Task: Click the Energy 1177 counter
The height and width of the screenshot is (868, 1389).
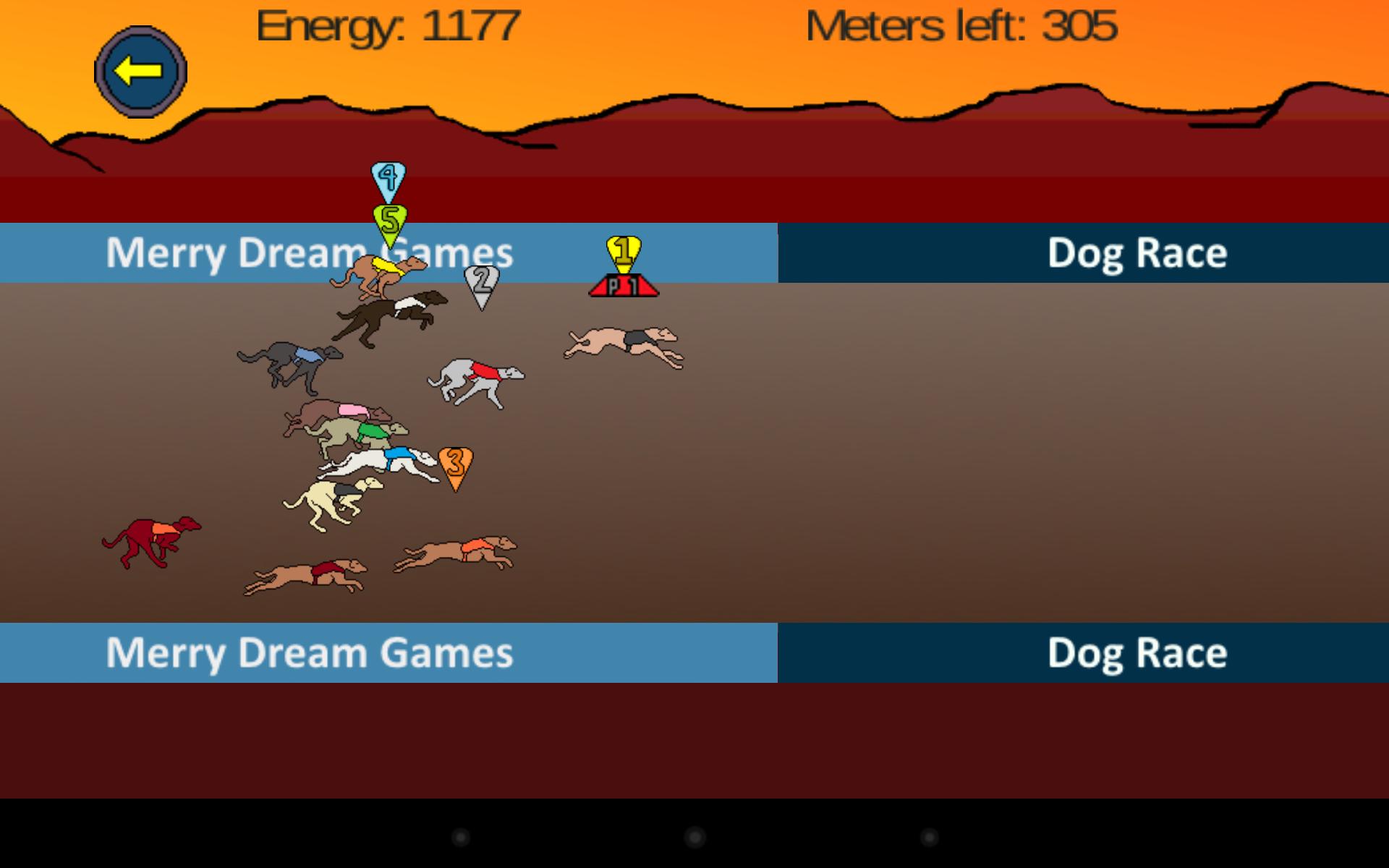Action: [388, 27]
